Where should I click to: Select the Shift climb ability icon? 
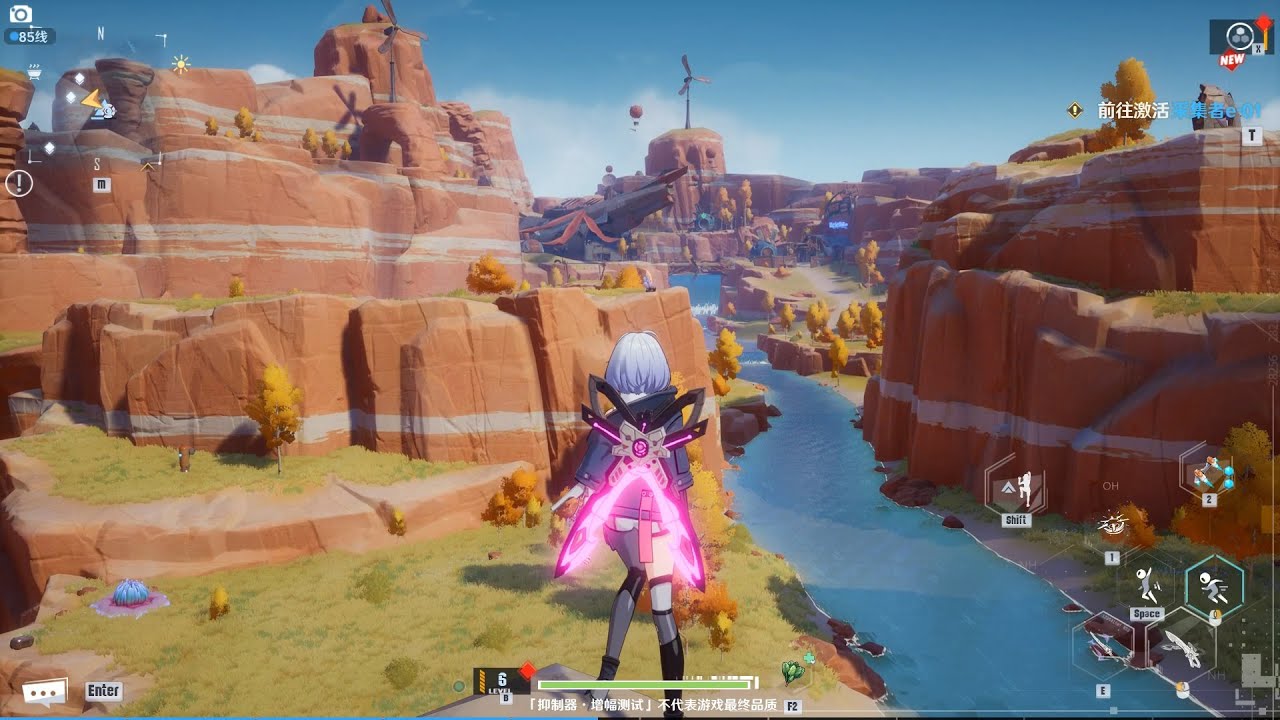pyautogui.click(x=1019, y=487)
